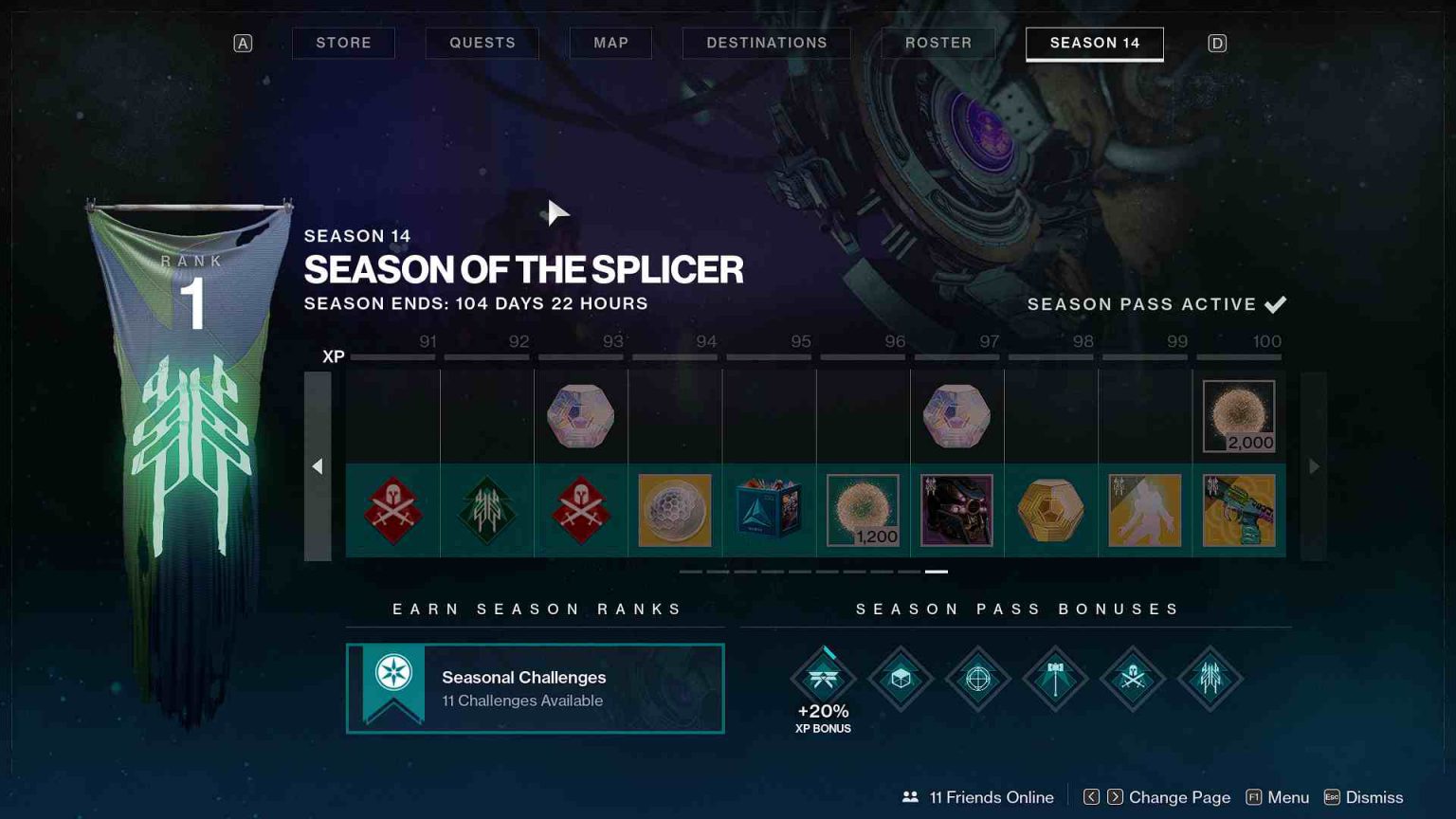
Task: Select the rank 99 emote silhouette reward
Action: (1144, 511)
